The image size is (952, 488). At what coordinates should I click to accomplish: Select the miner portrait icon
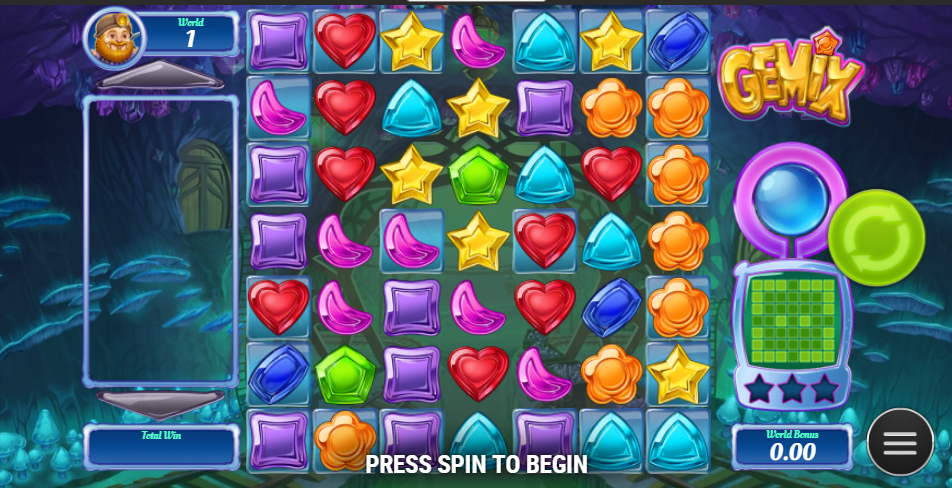pos(115,38)
